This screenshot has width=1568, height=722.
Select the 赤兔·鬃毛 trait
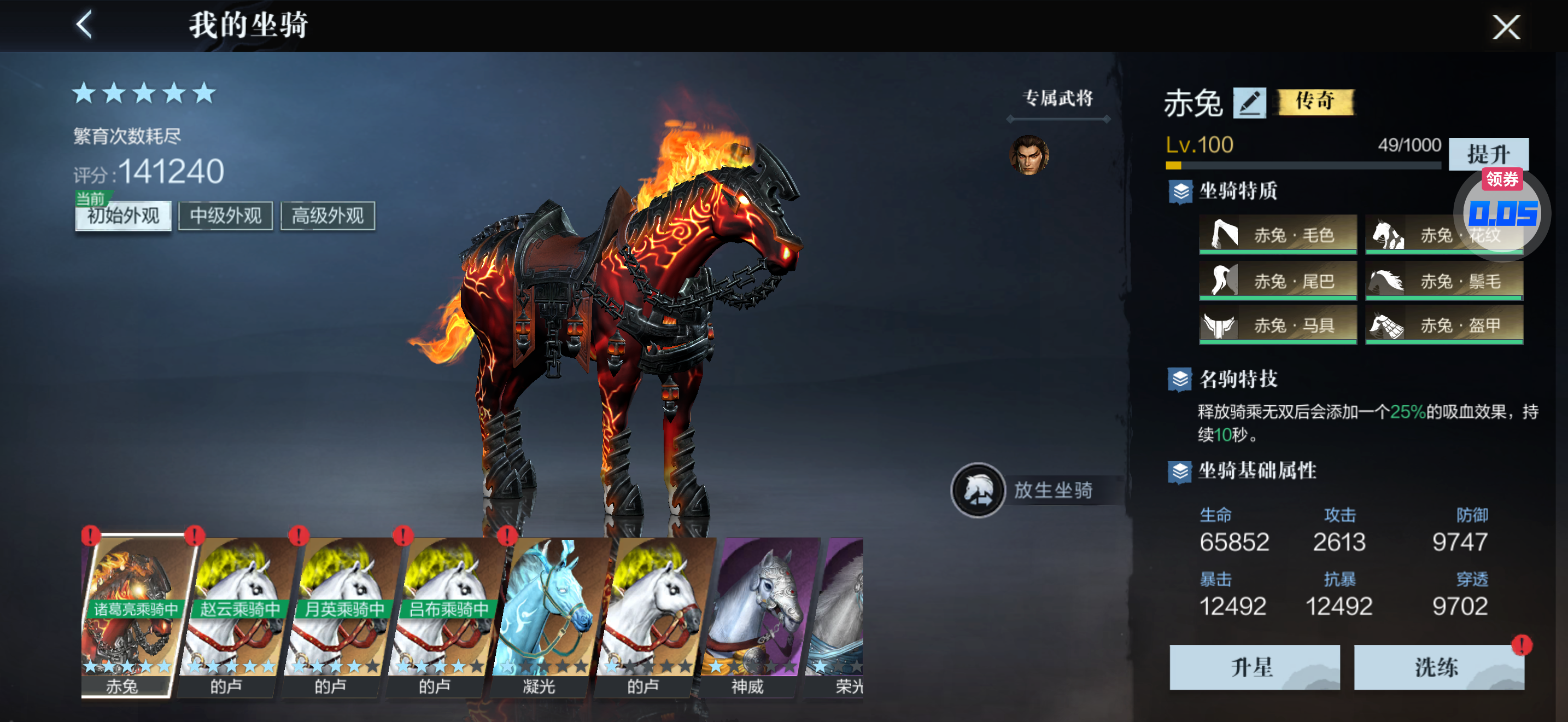coord(1444,281)
